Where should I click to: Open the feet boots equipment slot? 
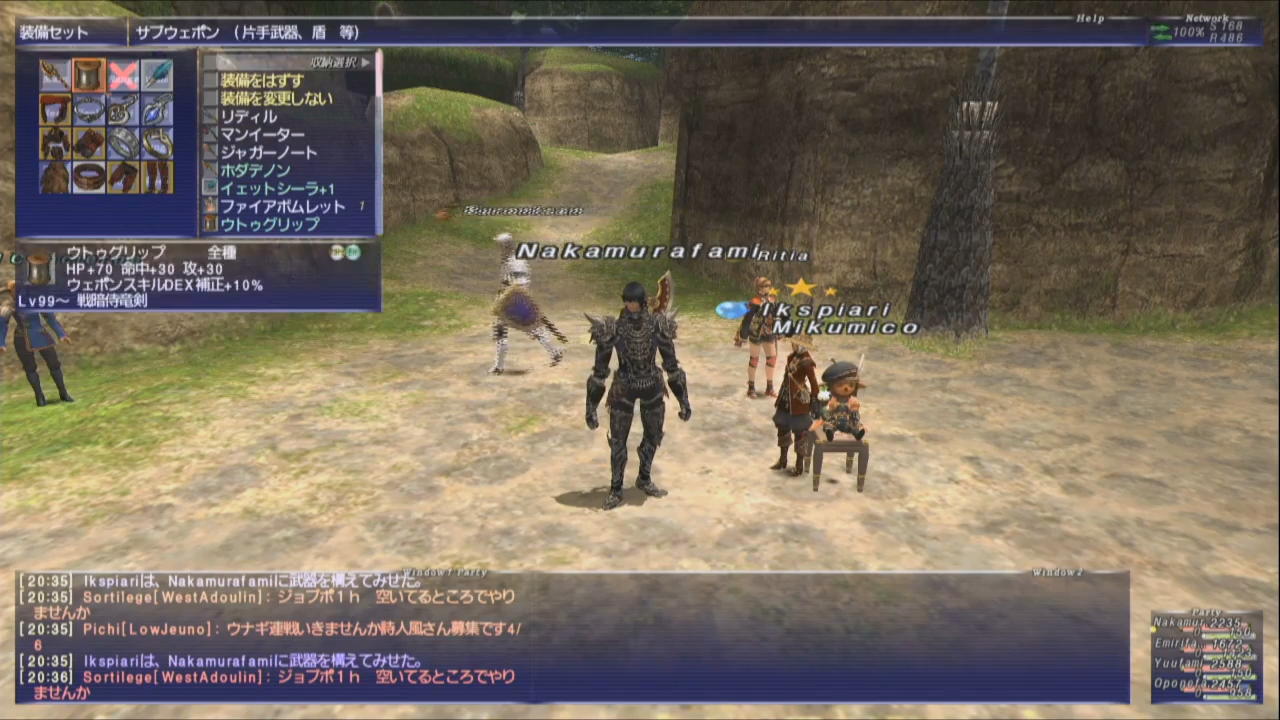(157, 177)
